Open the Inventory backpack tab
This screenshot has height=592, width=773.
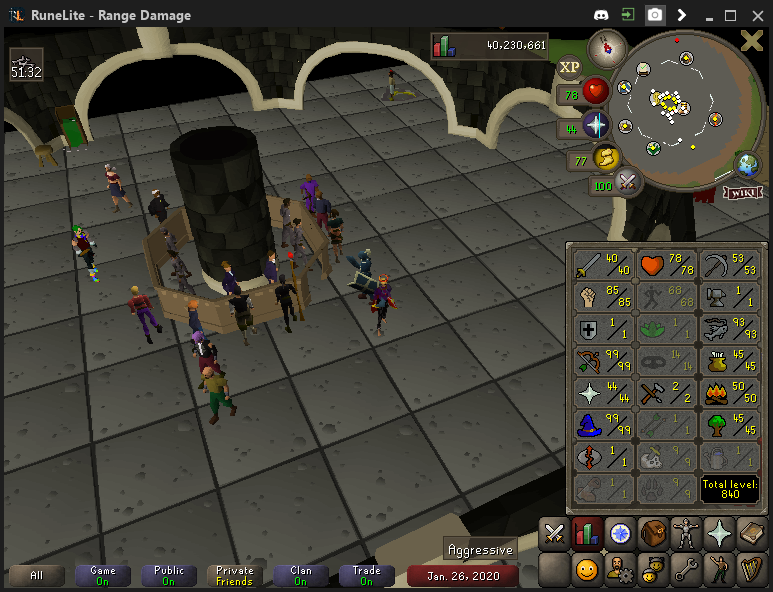[x=653, y=534]
